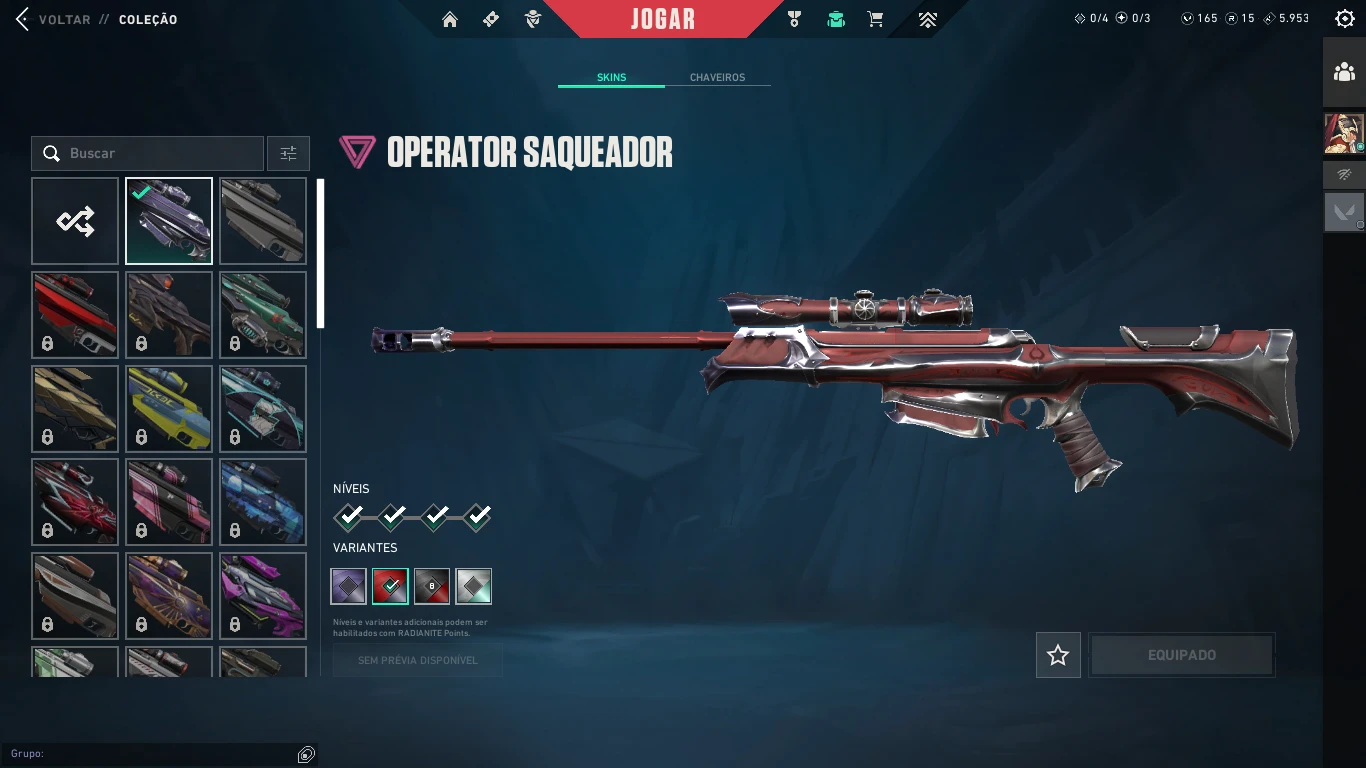This screenshot has height=768, width=1366.
Task: Choose the locked blue galaxy Operator skin
Action: 263,502
